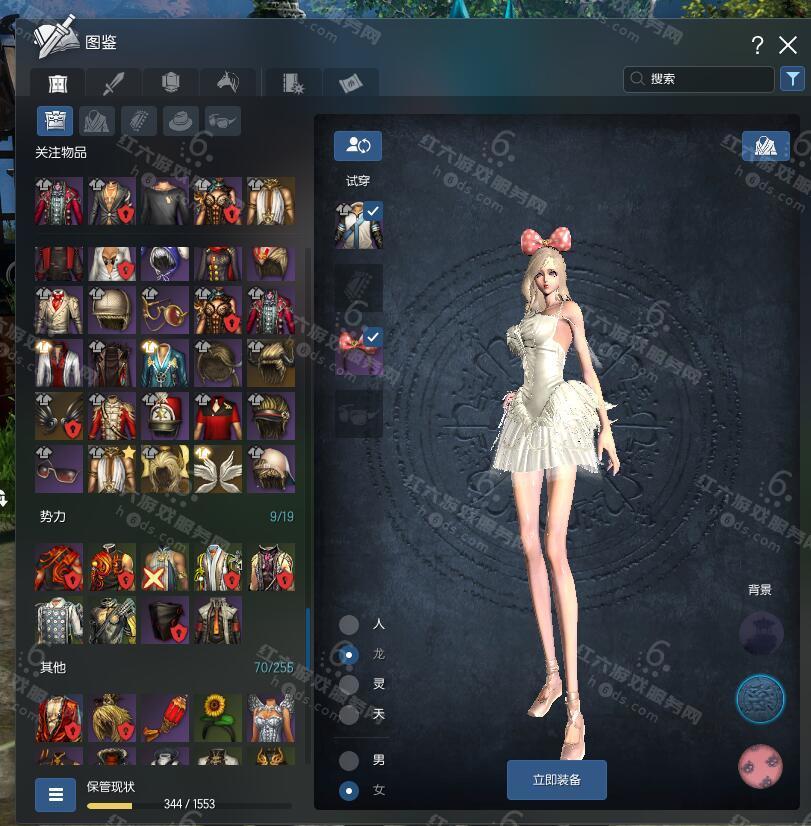
Task: Toggle the character swap button above 试穿
Action: click(357, 145)
